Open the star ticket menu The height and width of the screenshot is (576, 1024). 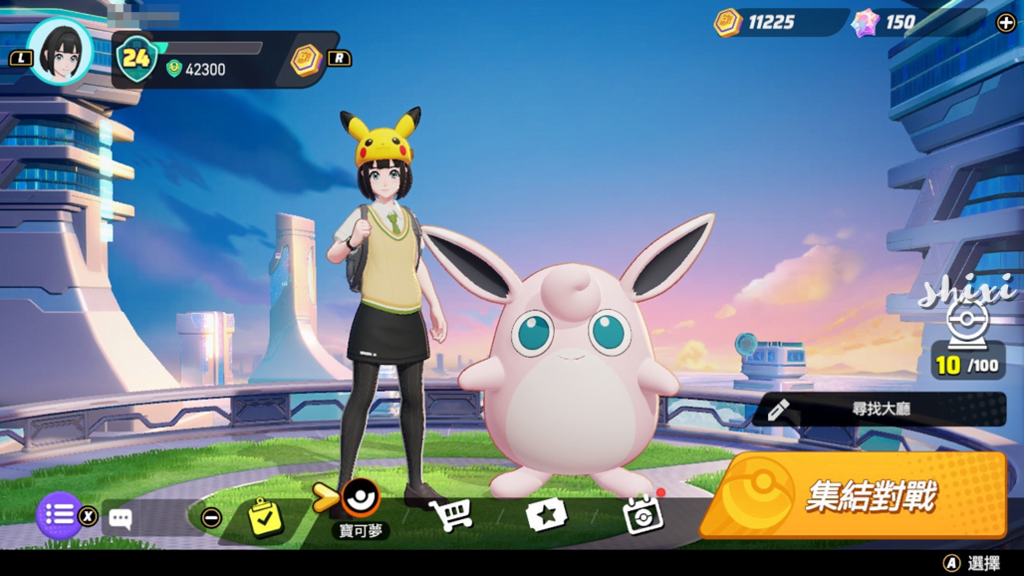[546, 515]
